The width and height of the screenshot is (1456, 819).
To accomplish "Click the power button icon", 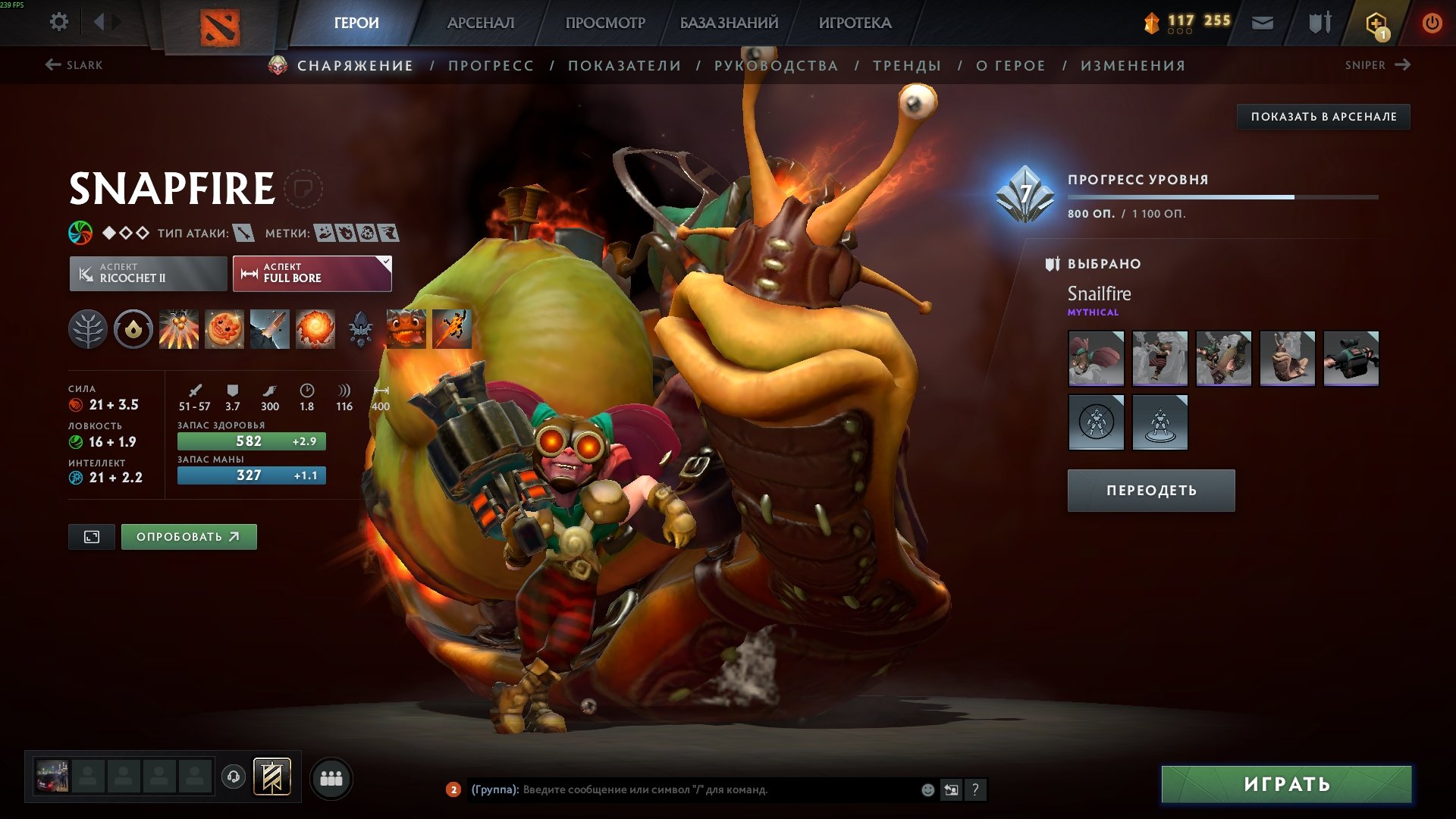I will click(1432, 22).
